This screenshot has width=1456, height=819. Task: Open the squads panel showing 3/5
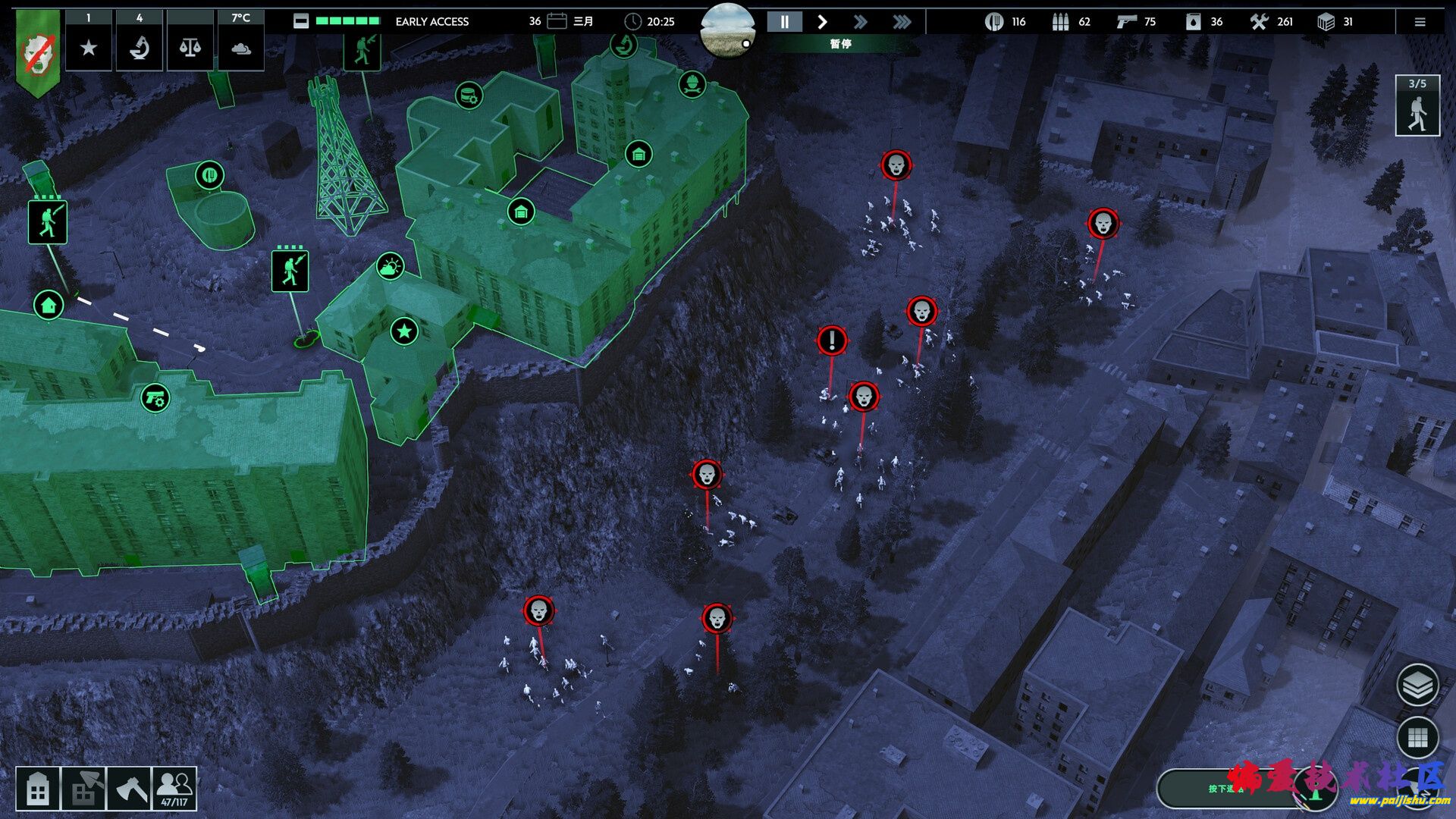pos(1417,106)
